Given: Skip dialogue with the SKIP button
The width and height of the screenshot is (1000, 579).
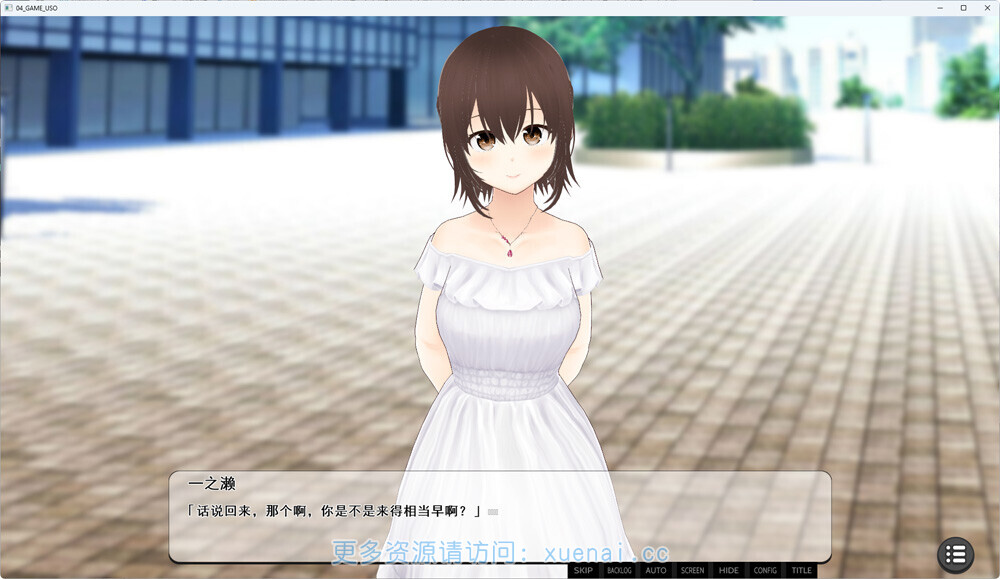Looking at the screenshot, I should point(583,571).
